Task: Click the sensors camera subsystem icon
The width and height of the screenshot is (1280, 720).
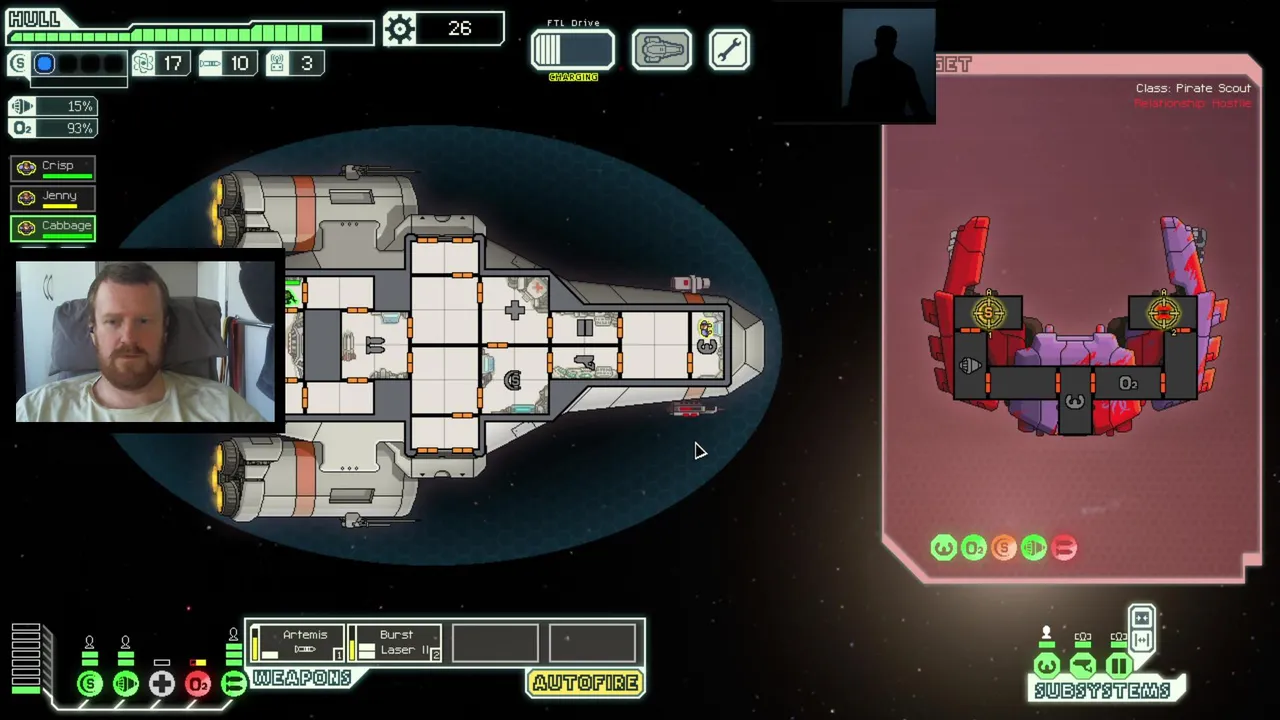Action: [x=1082, y=666]
